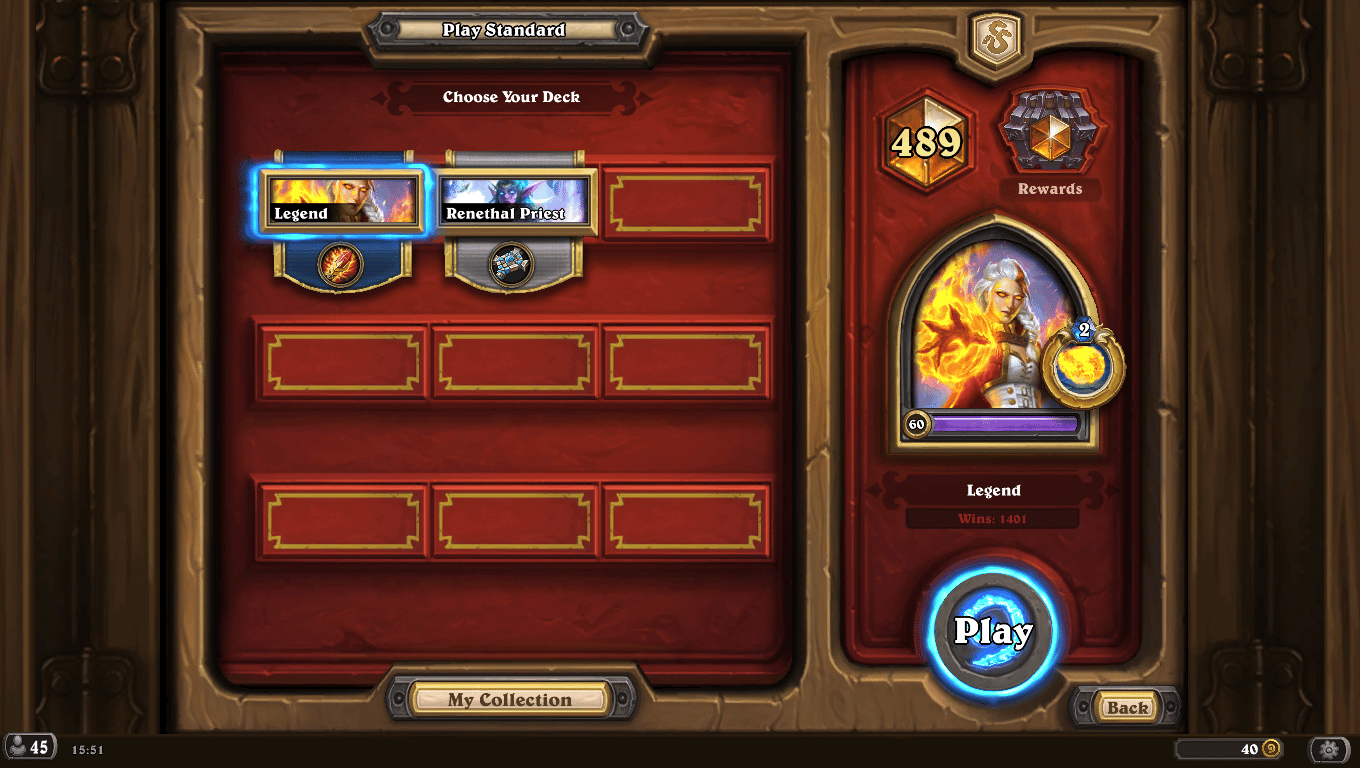Image resolution: width=1360 pixels, height=768 pixels.
Task: Click the gold counter showing 489
Action: pyautogui.click(x=925, y=140)
